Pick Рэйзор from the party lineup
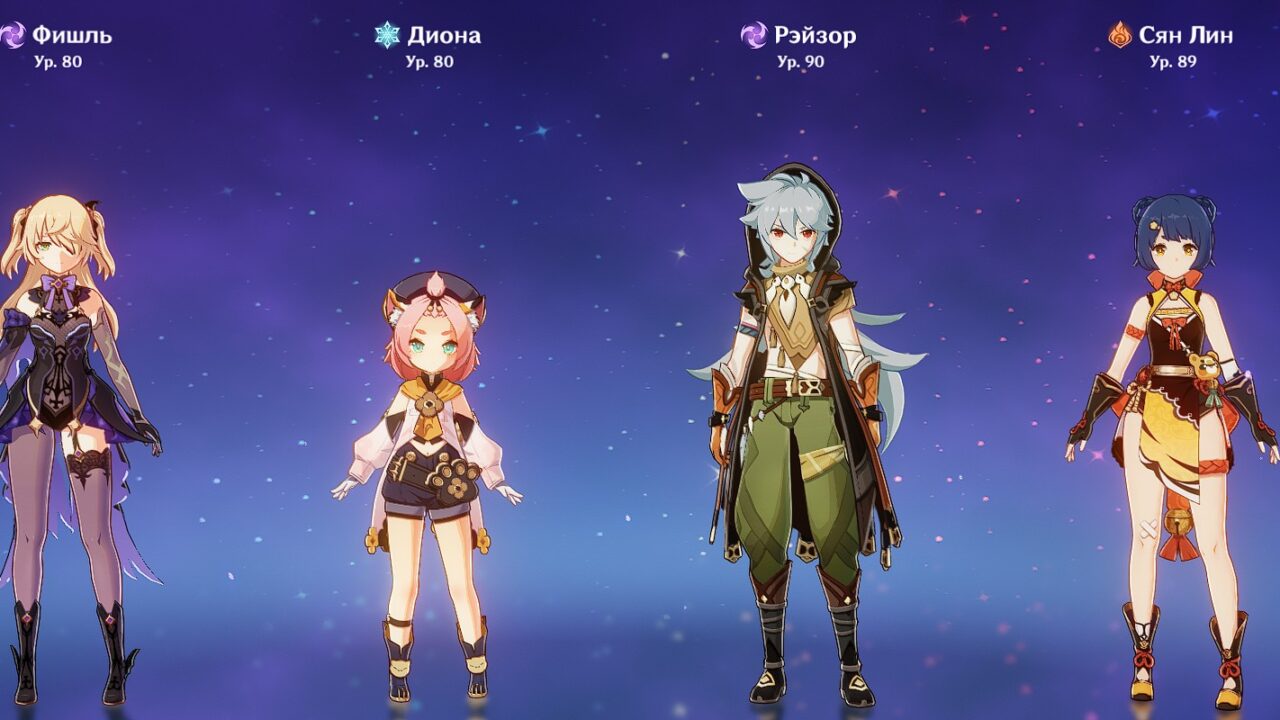Image resolution: width=1280 pixels, height=720 pixels. pyautogui.click(x=798, y=420)
